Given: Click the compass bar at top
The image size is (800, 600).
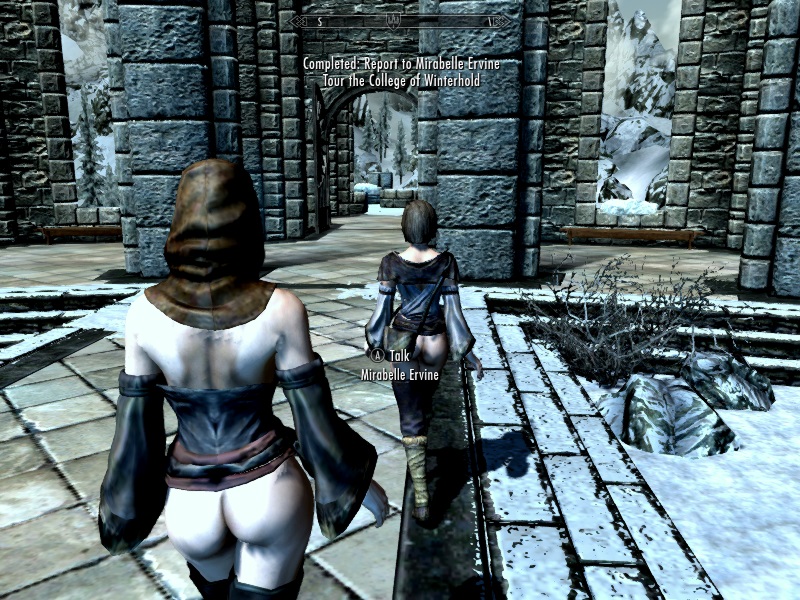Looking at the screenshot, I should tap(399, 20).
